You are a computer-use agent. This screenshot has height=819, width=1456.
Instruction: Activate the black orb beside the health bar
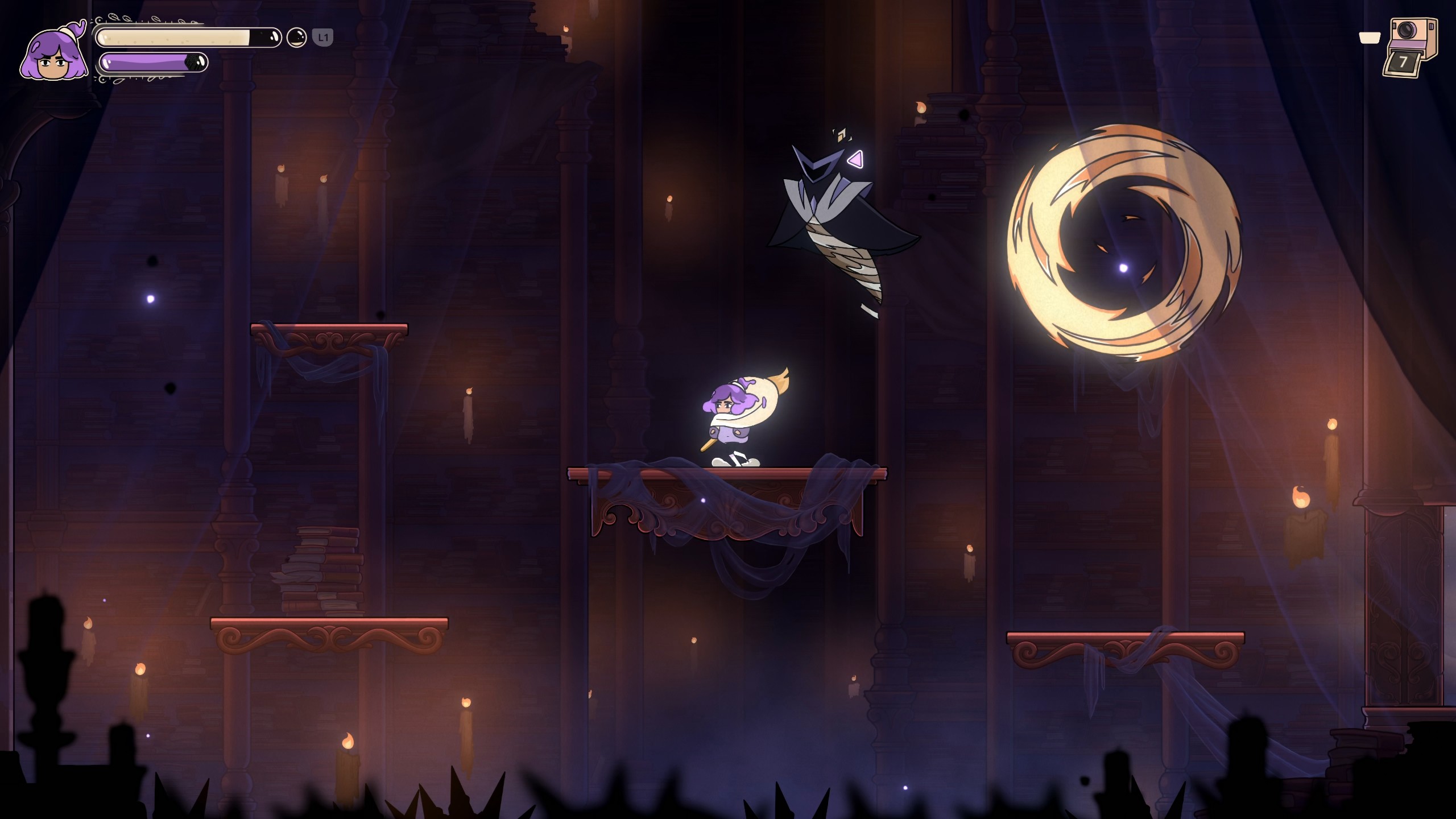296,38
